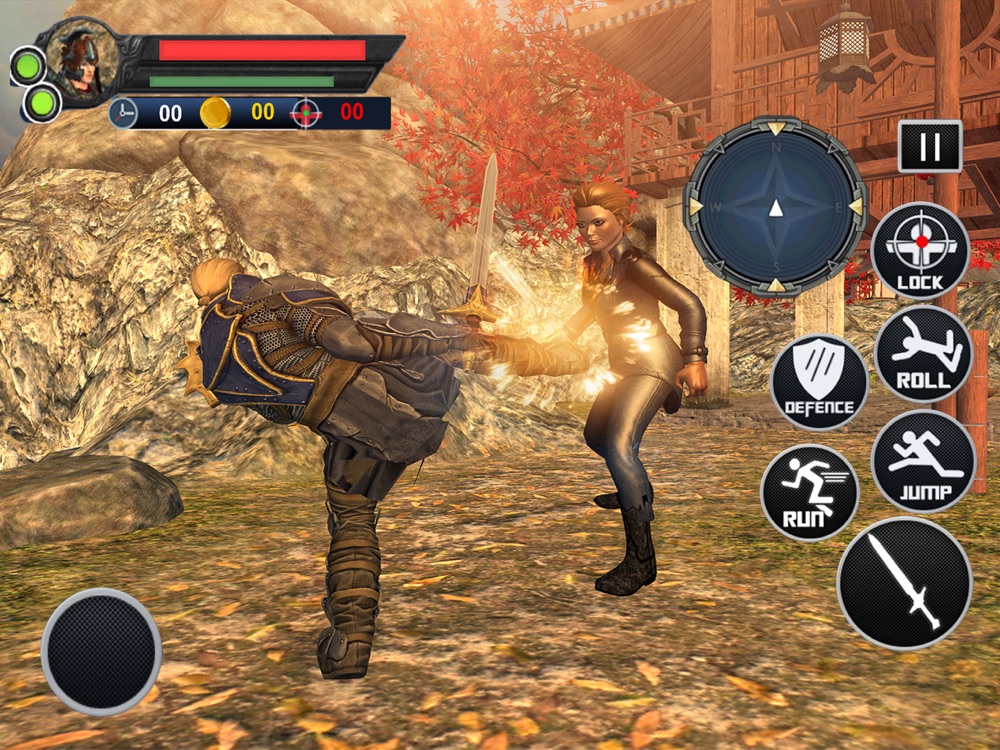
Task: Tap the virtual movement joystick
Action: click(x=101, y=649)
